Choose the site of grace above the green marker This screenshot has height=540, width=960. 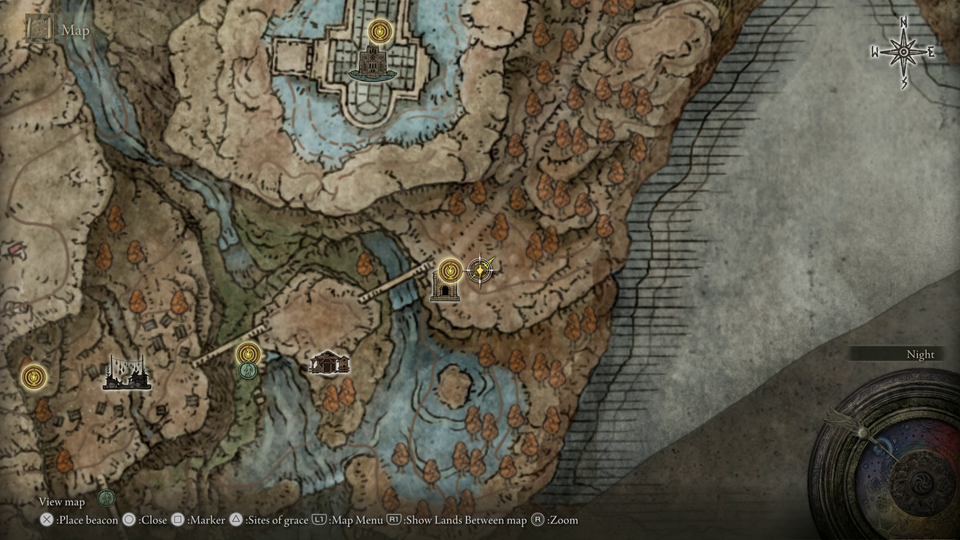click(x=248, y=353)
